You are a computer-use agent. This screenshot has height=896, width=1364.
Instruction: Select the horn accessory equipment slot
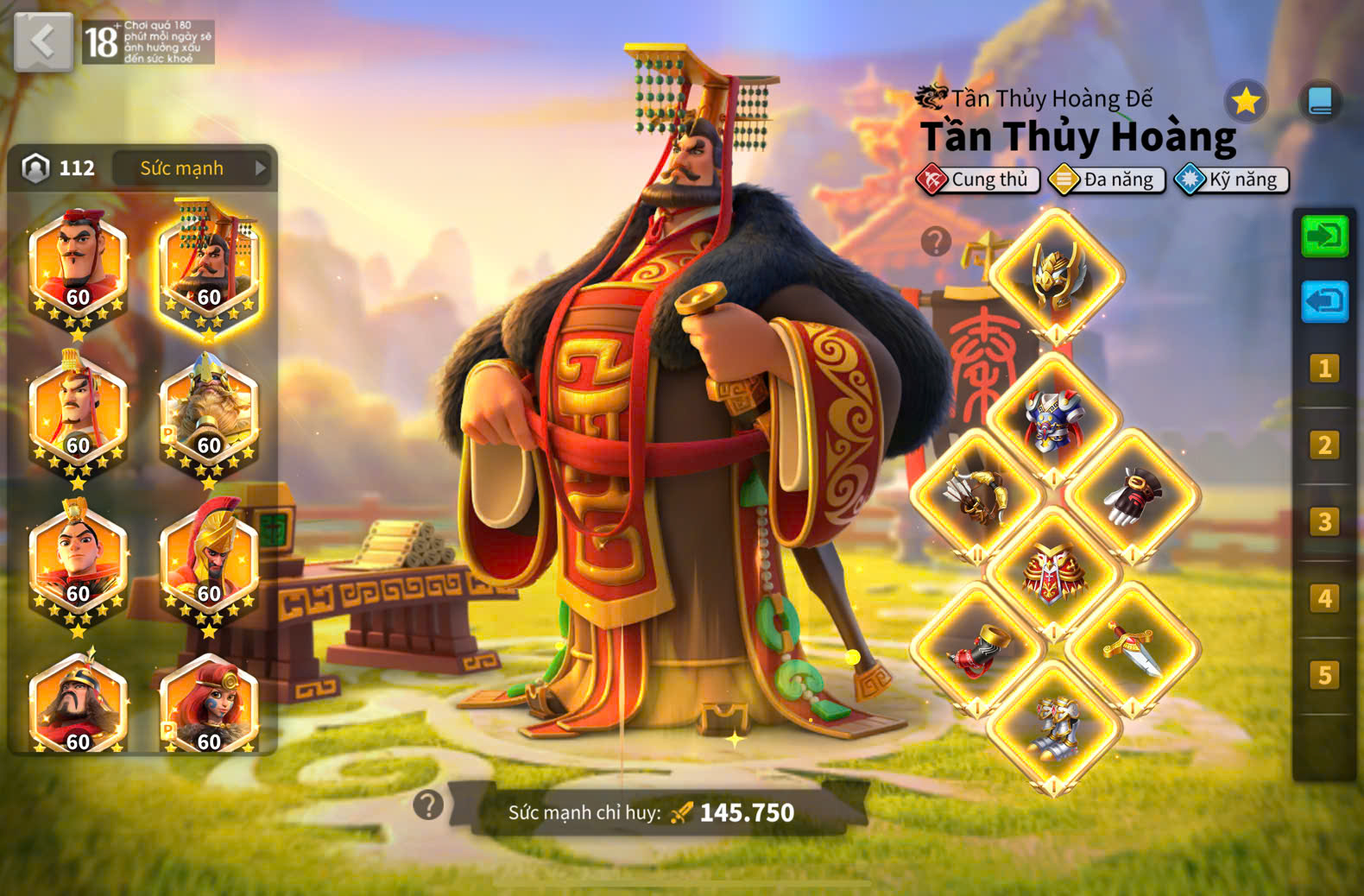976,649
